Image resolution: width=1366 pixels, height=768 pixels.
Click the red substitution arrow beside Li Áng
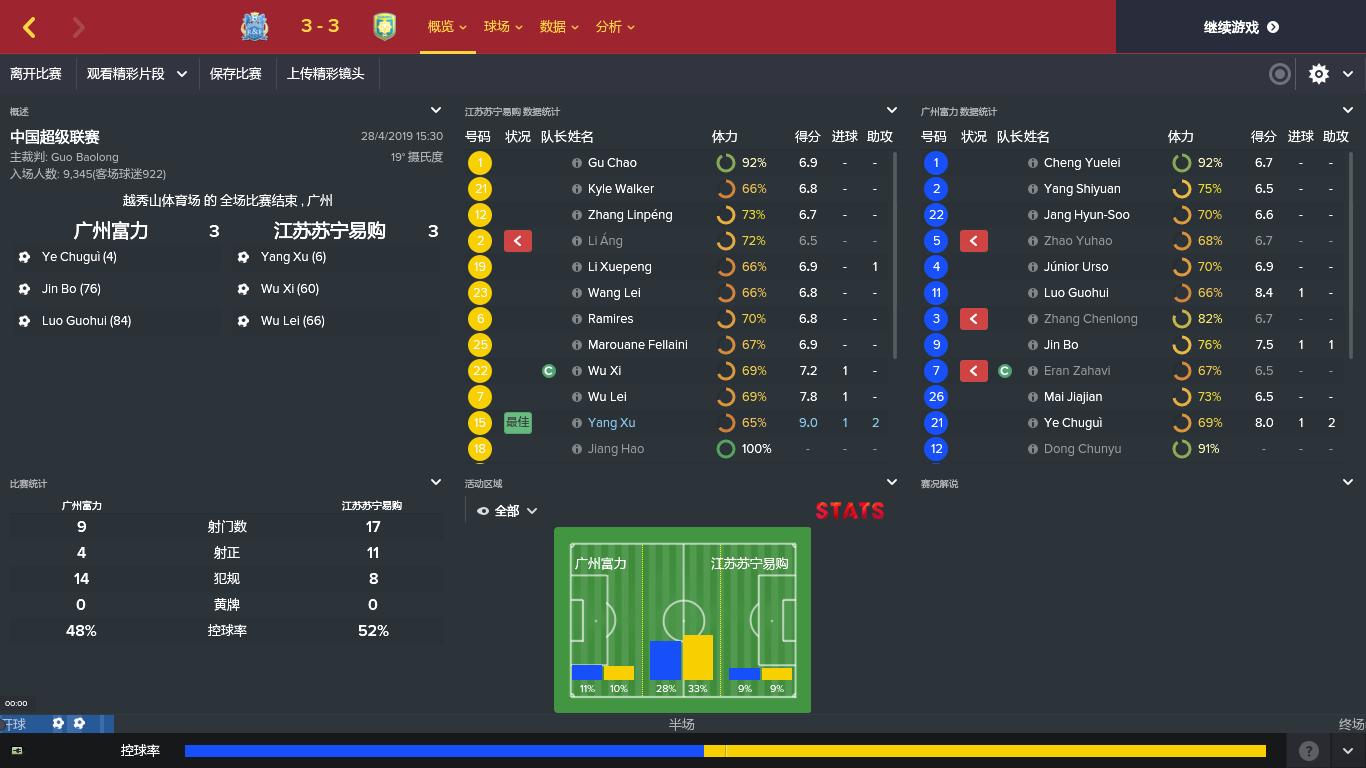(518, 240)
